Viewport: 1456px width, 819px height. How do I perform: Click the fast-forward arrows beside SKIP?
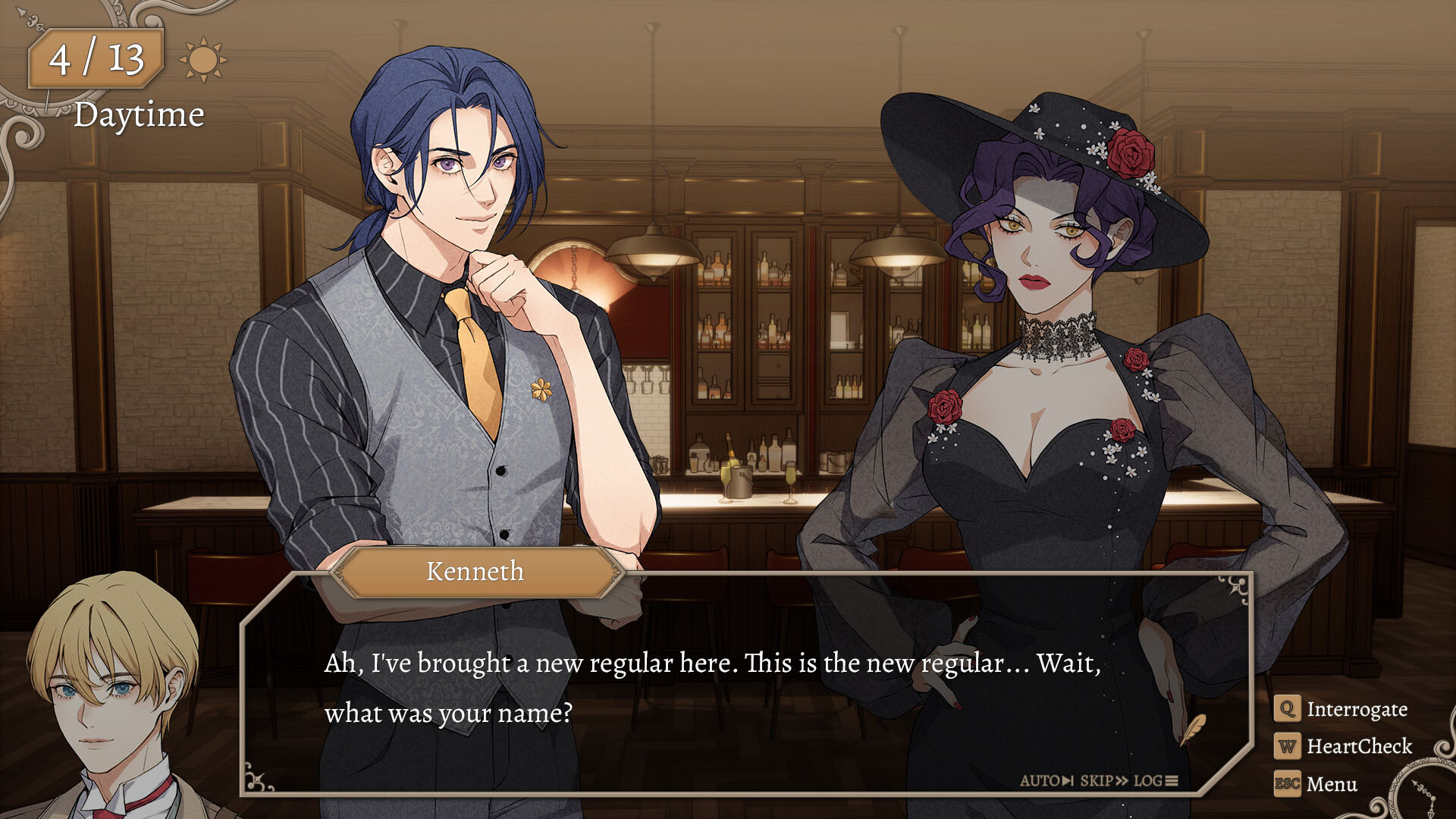(x=1123, y=780)
